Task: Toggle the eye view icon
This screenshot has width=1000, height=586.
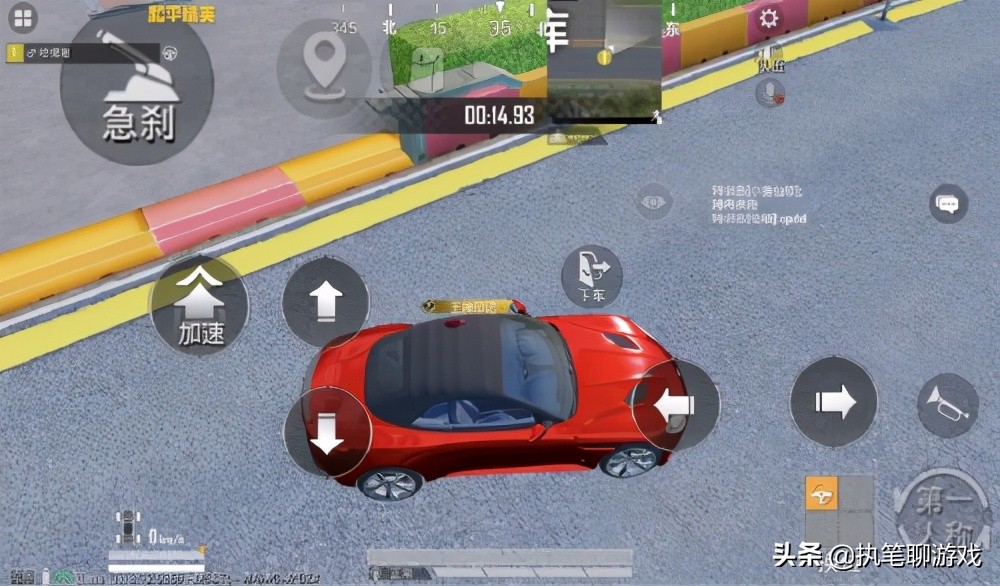Action: pos(654,201)
